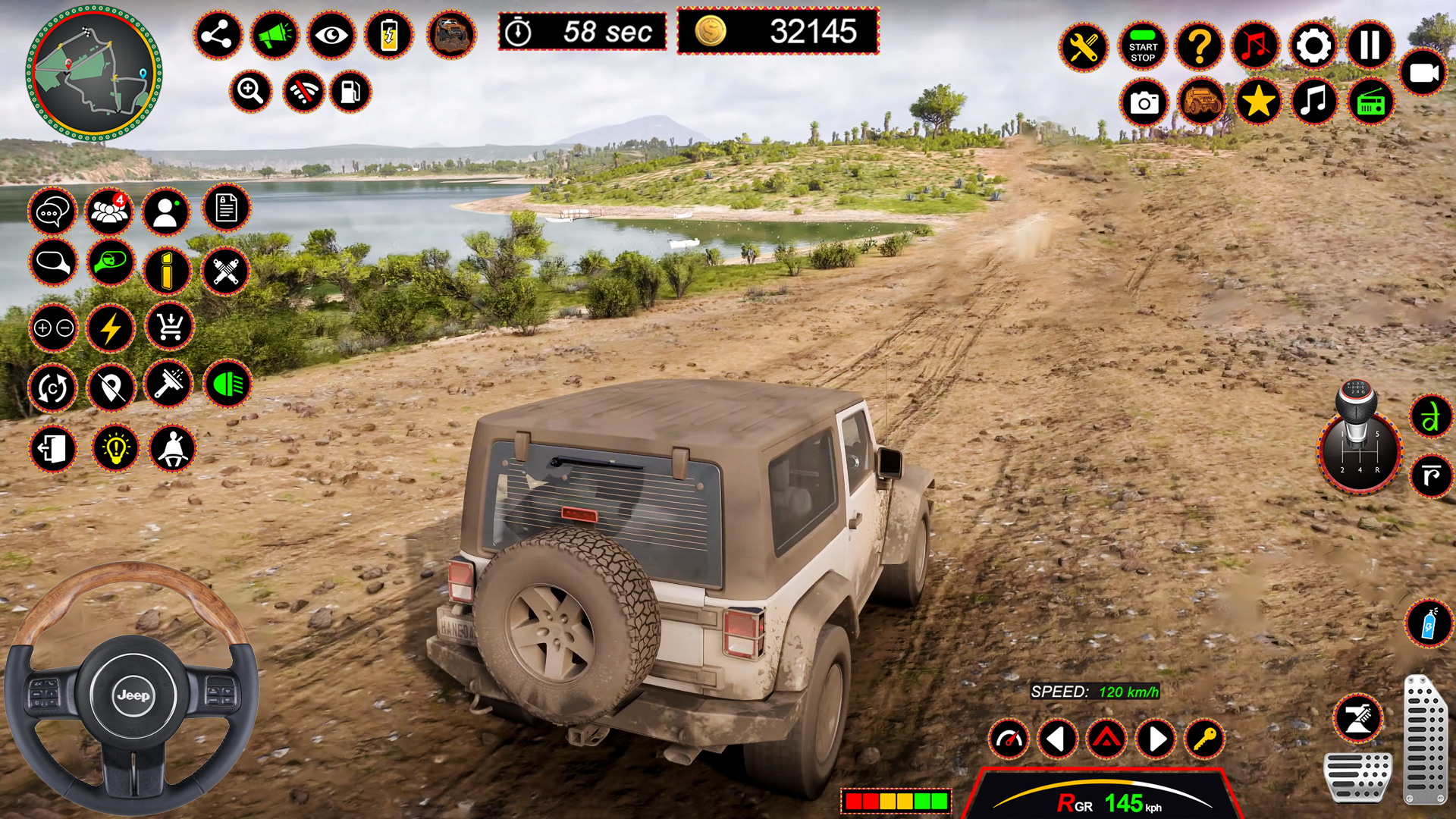Activate the nitro lightning boost icon
Viewport: 1456px width, 819px height.
click(x=111, y=328)
